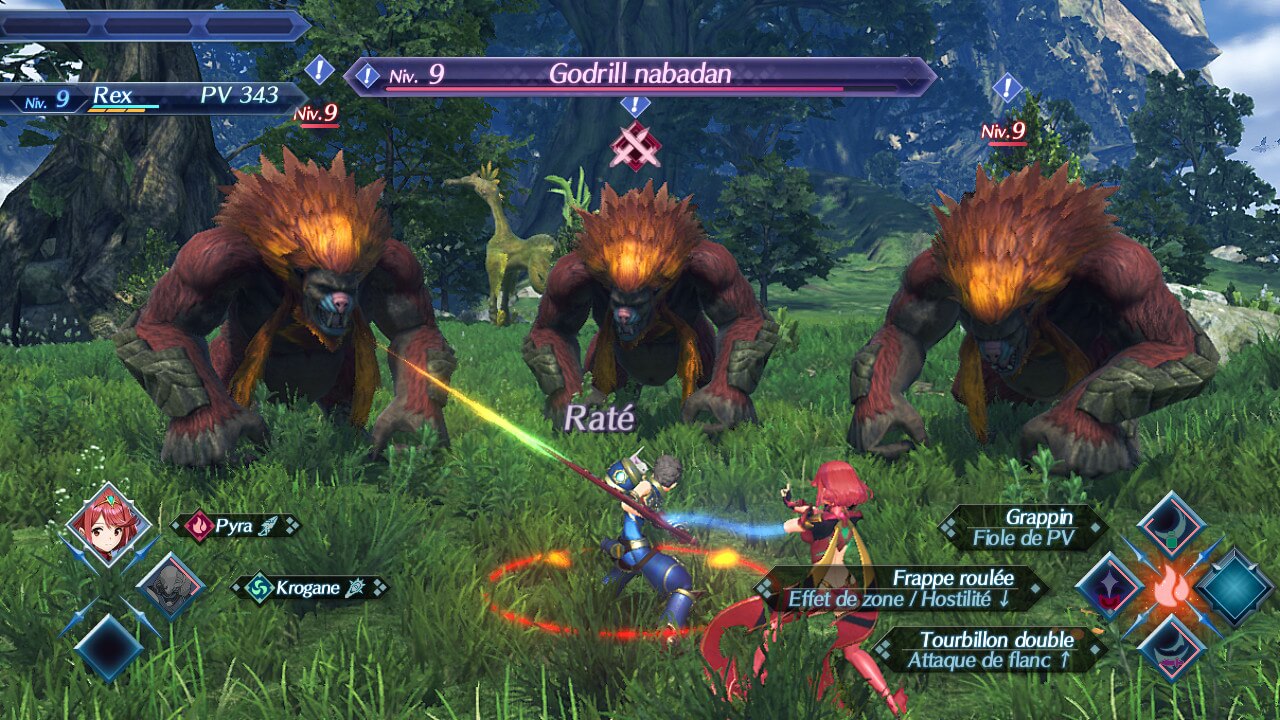The width and height of the screenshot is (1280, 720).
Task: Select Pyra's portrait in the blade selector
Action: click(x=108, y=524)
